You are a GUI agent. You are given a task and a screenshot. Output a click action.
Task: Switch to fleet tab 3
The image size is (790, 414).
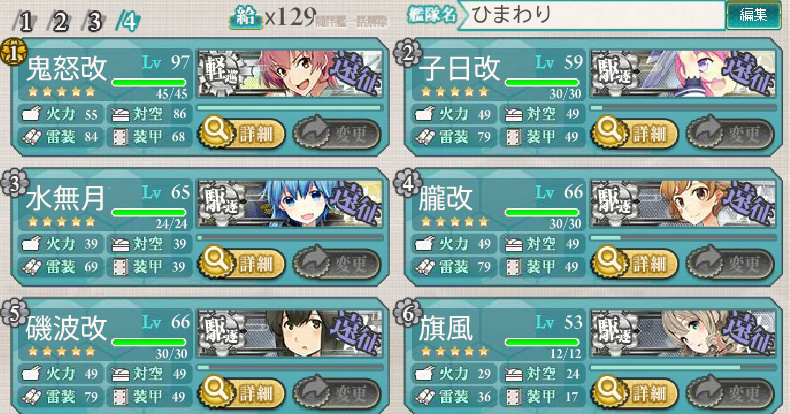click(93, 20)
